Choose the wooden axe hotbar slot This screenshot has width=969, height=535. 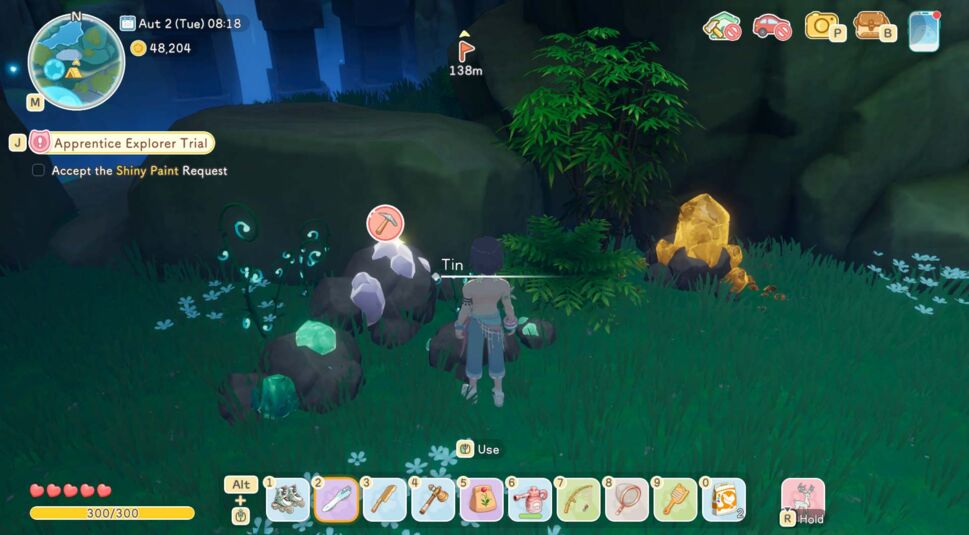[433, 499]
